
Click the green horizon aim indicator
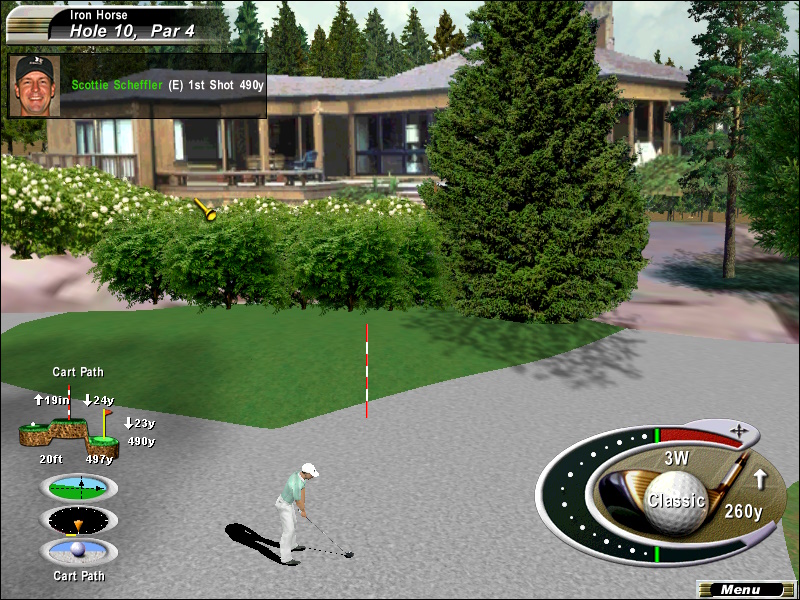point(79,488)
